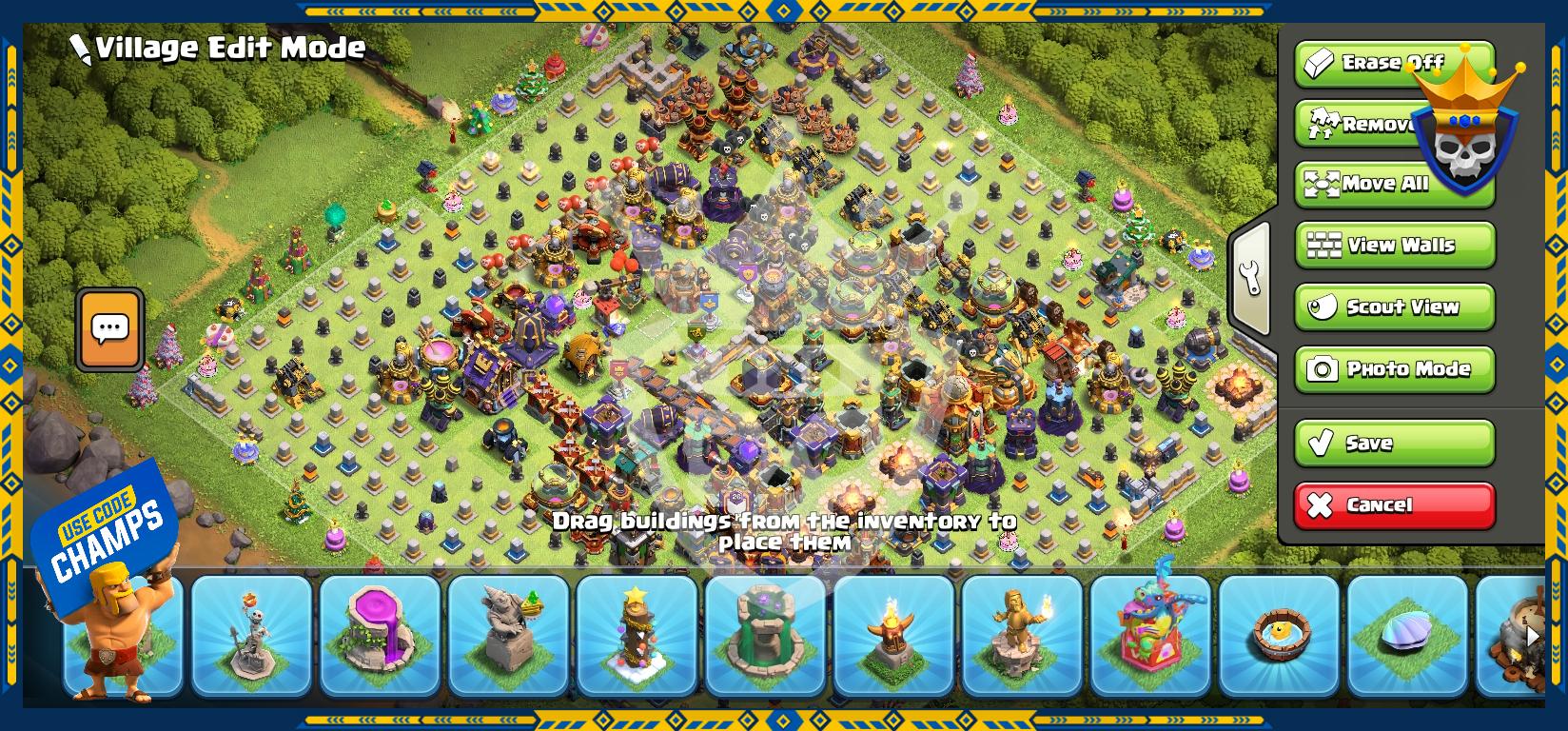Collapse the wrench tools panel tab
This screenshot has height=731, width=1568.
point(1251,278)
